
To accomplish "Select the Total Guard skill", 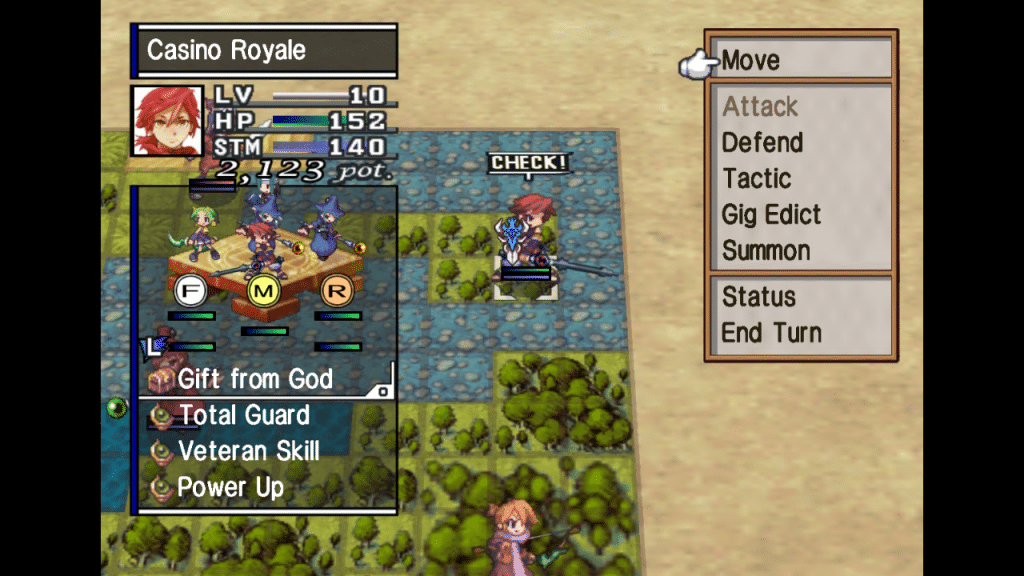I will click(x=243, y=415).
